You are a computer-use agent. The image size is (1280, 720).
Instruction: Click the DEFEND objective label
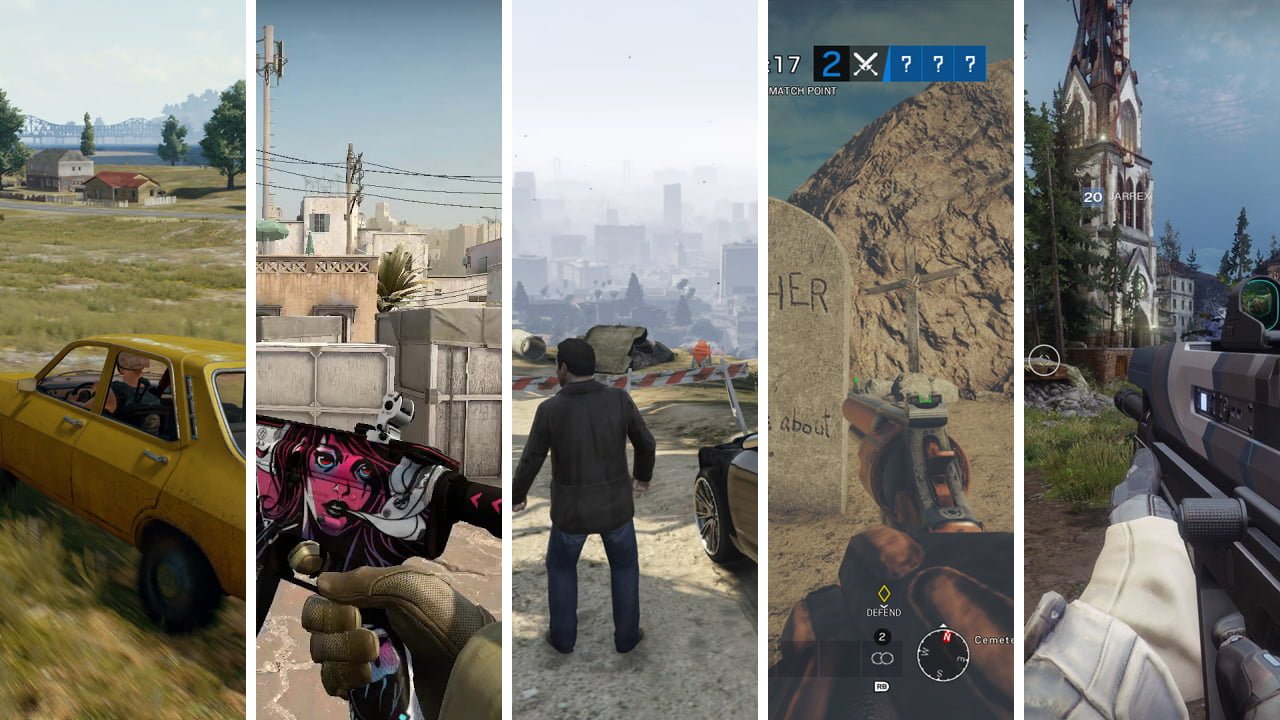pos(884,613)
